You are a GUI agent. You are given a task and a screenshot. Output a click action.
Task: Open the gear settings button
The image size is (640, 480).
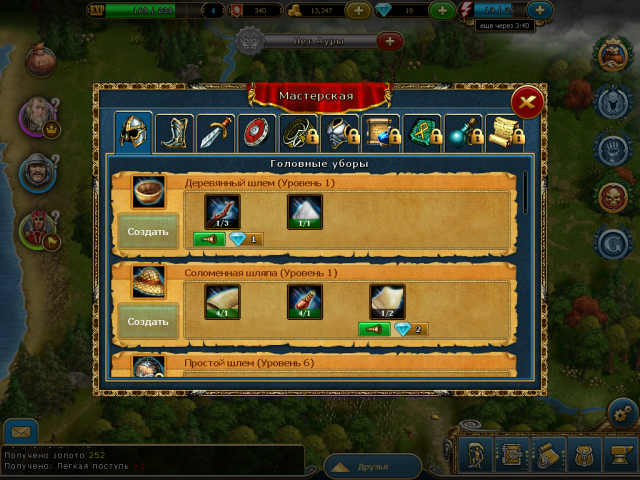point(623,413)
